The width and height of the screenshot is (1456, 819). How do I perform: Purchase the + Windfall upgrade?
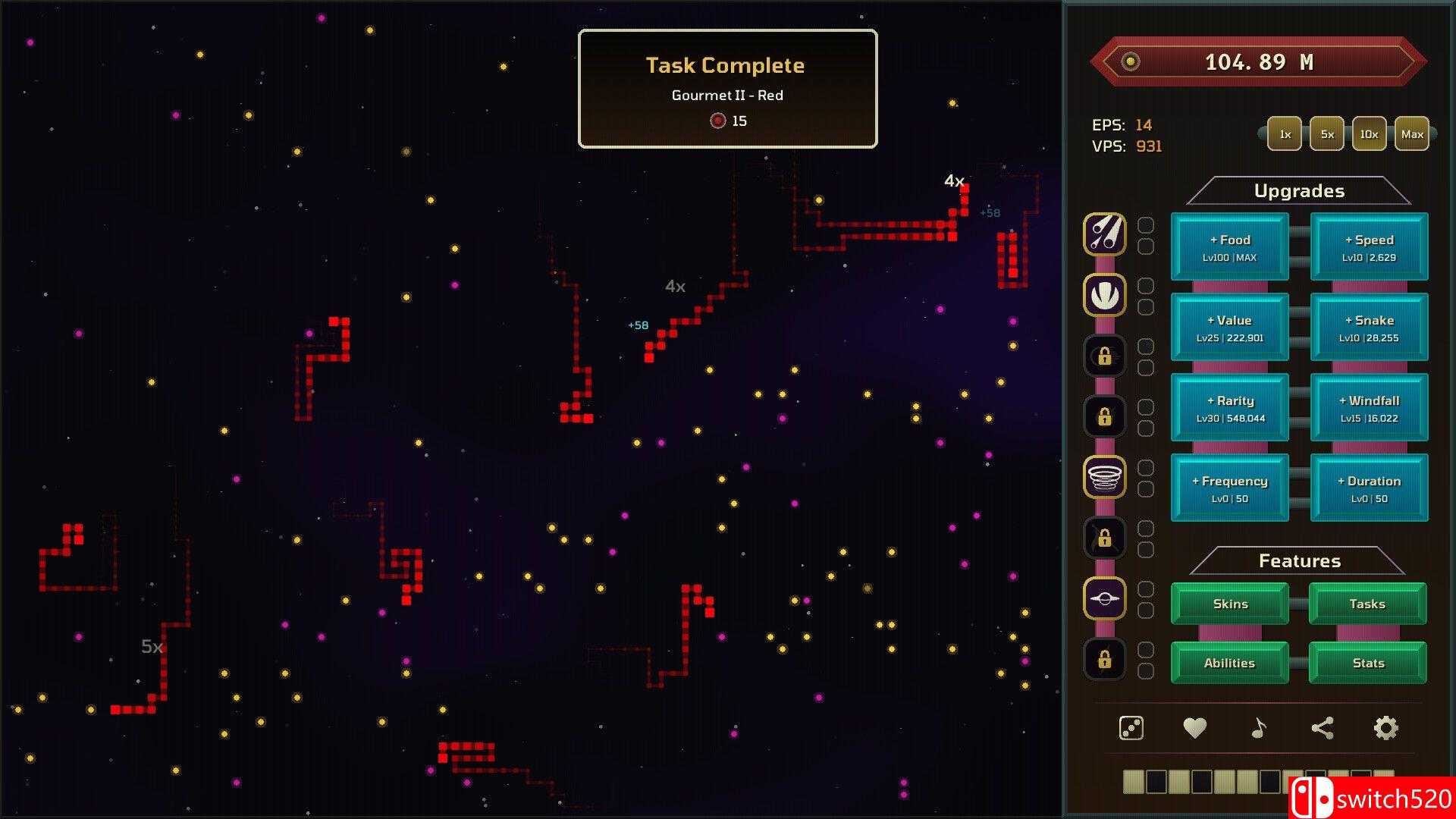pyautogui.click(x=1369, y=408)
